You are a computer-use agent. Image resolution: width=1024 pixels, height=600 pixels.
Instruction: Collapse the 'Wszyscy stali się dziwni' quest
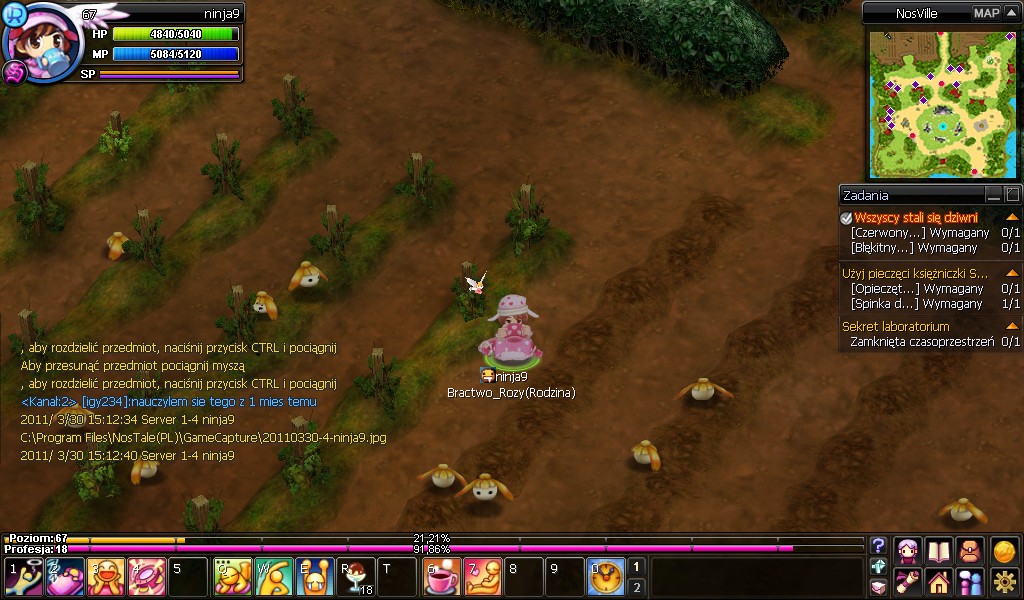(x=1012, y=217)
